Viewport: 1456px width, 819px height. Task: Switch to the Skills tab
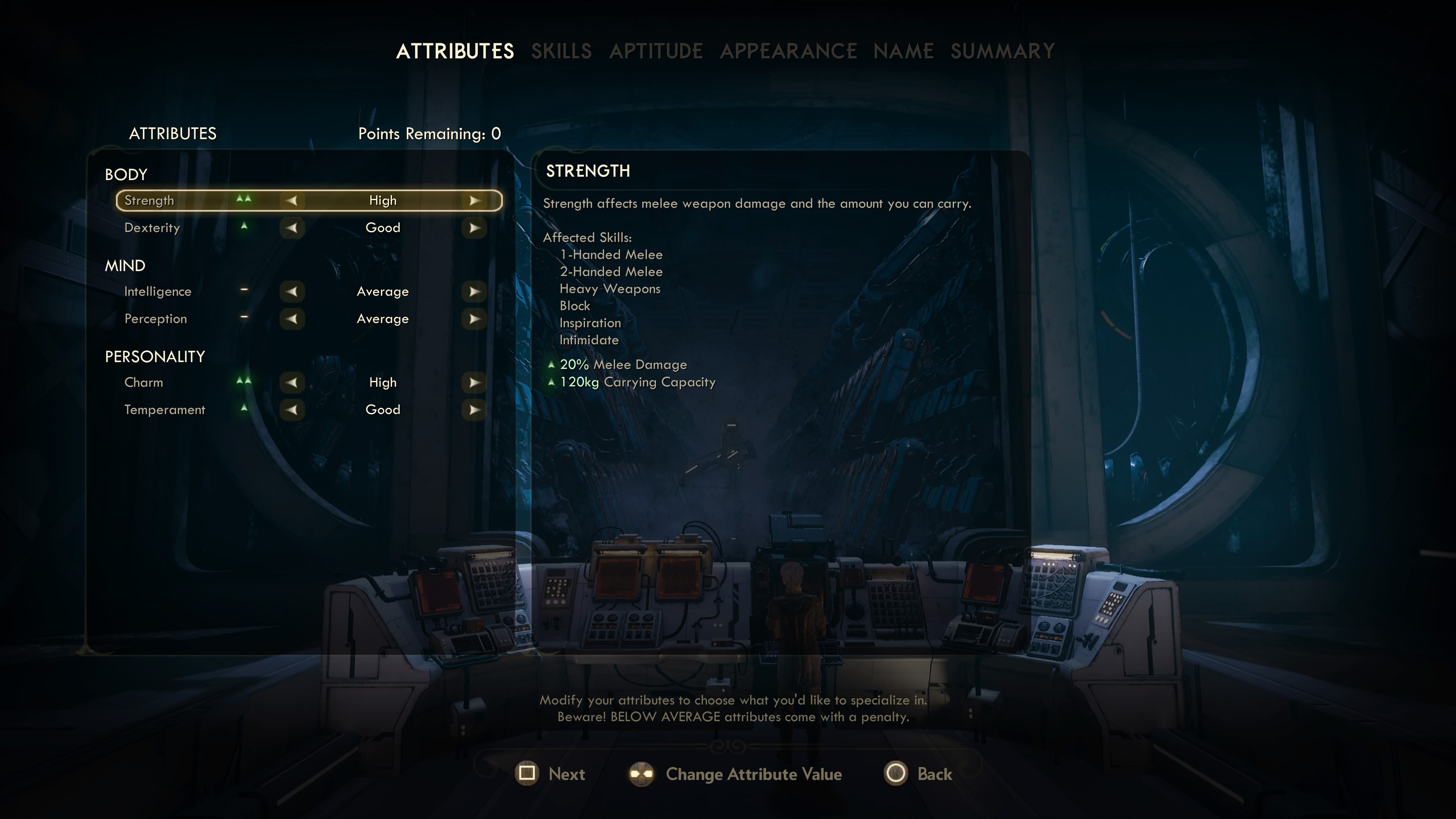tap(561, 52)
